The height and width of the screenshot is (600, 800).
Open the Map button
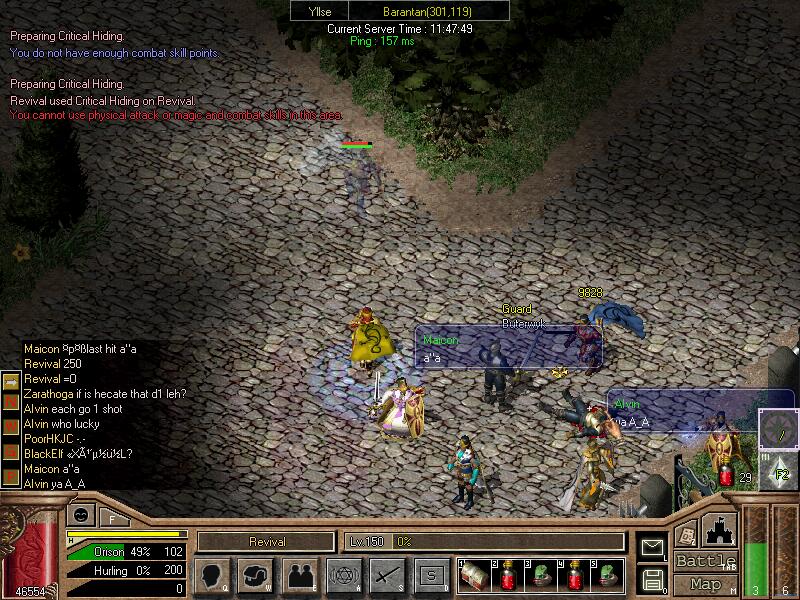tap(704, 584)
